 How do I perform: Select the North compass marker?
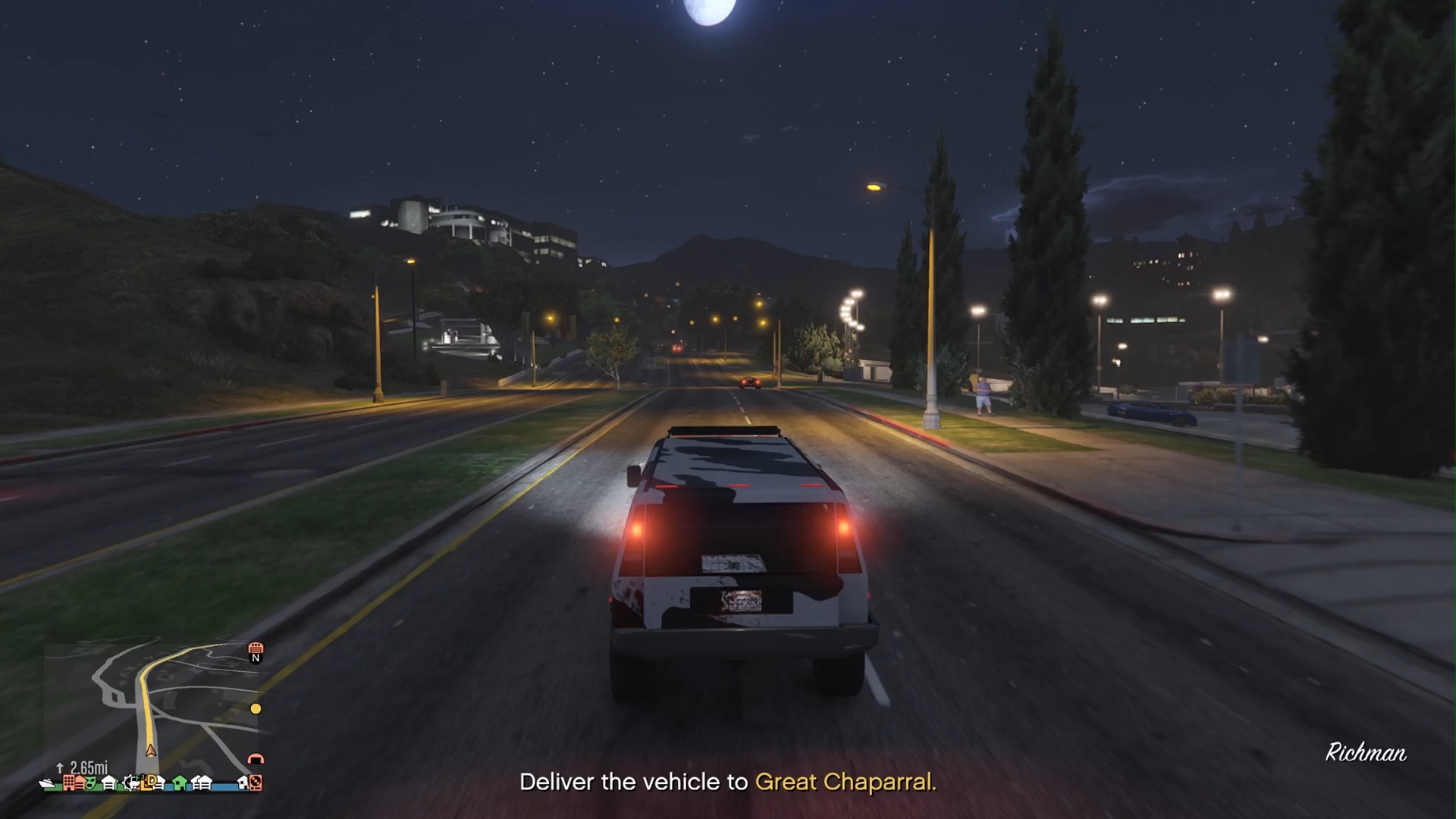point(256,658)
